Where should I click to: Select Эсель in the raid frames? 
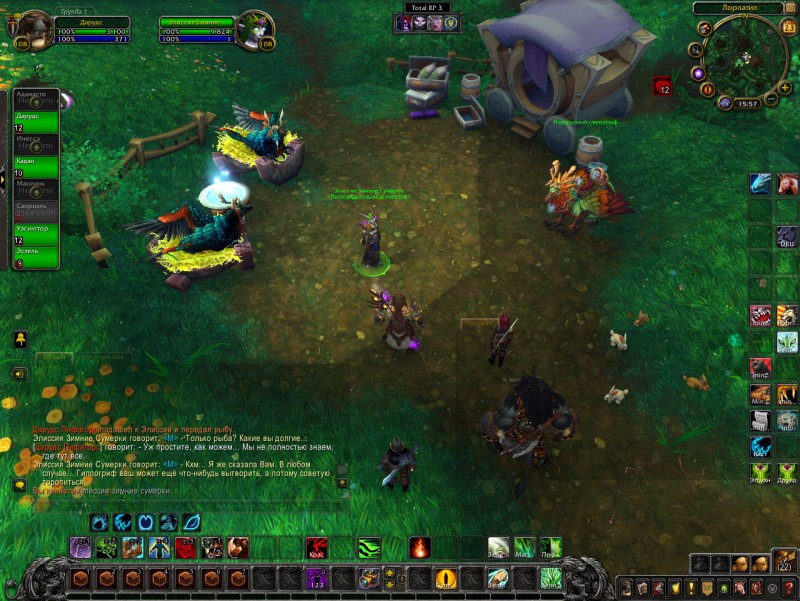click(35, 257)
